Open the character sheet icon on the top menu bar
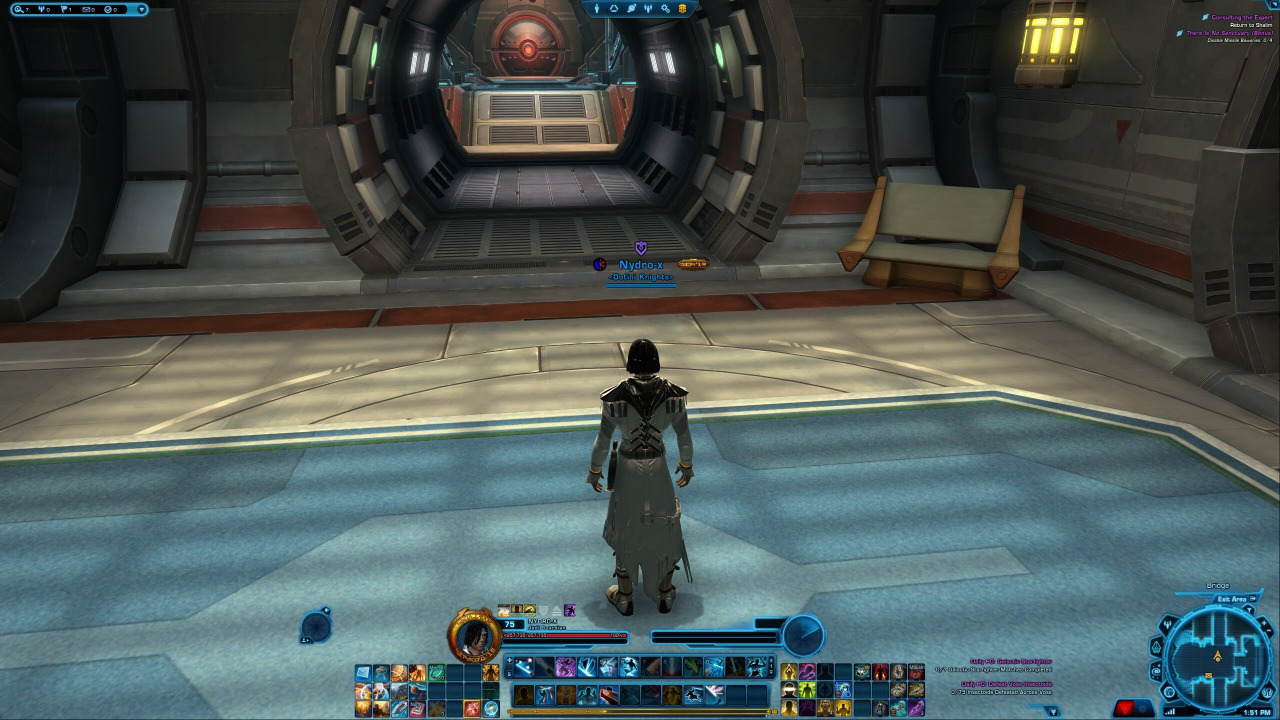 point(597,9)
